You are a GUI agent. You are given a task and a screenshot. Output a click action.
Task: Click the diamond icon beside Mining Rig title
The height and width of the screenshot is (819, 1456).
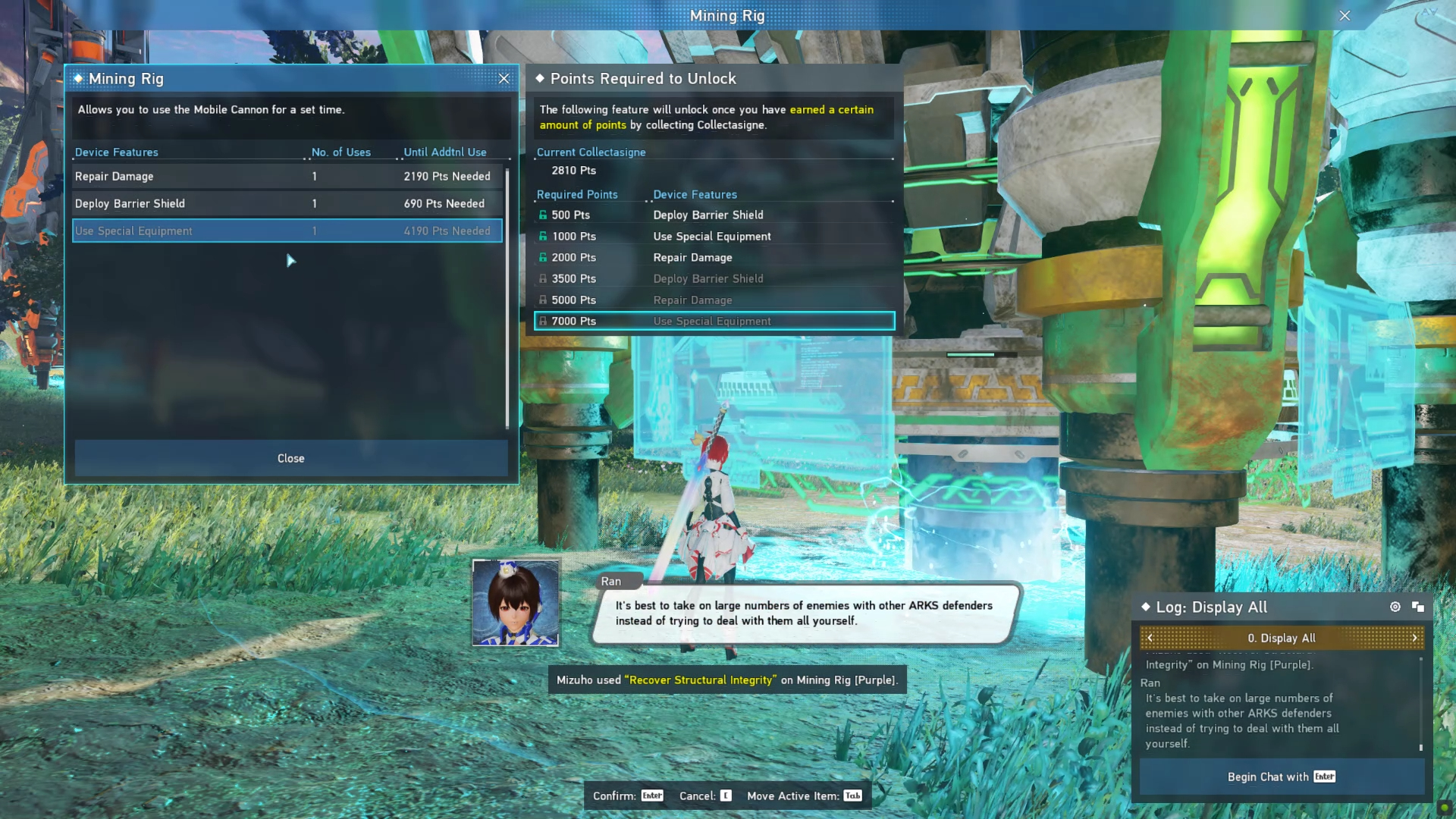coord(79,78)
